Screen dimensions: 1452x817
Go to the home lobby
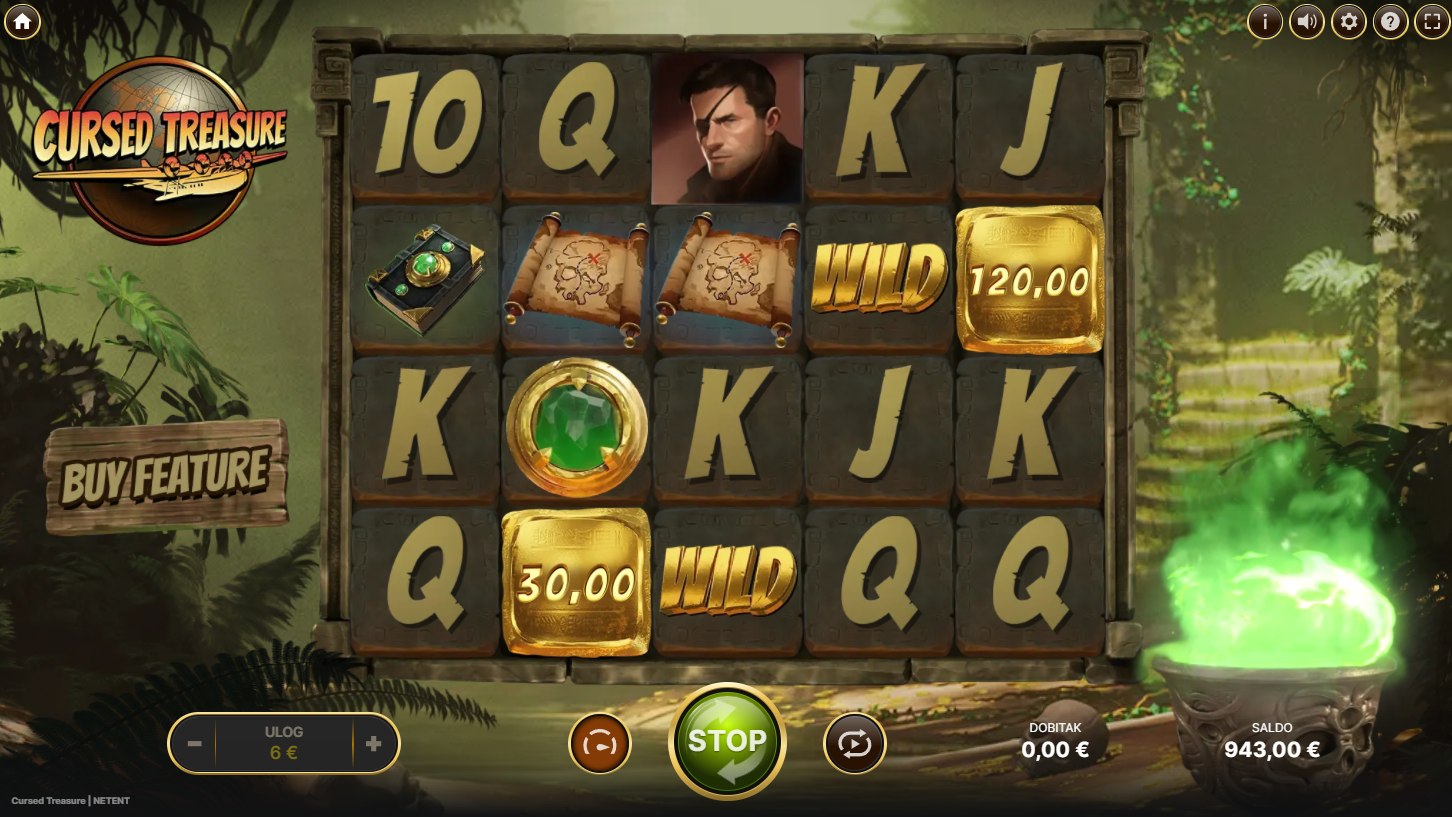pos(22,21)
